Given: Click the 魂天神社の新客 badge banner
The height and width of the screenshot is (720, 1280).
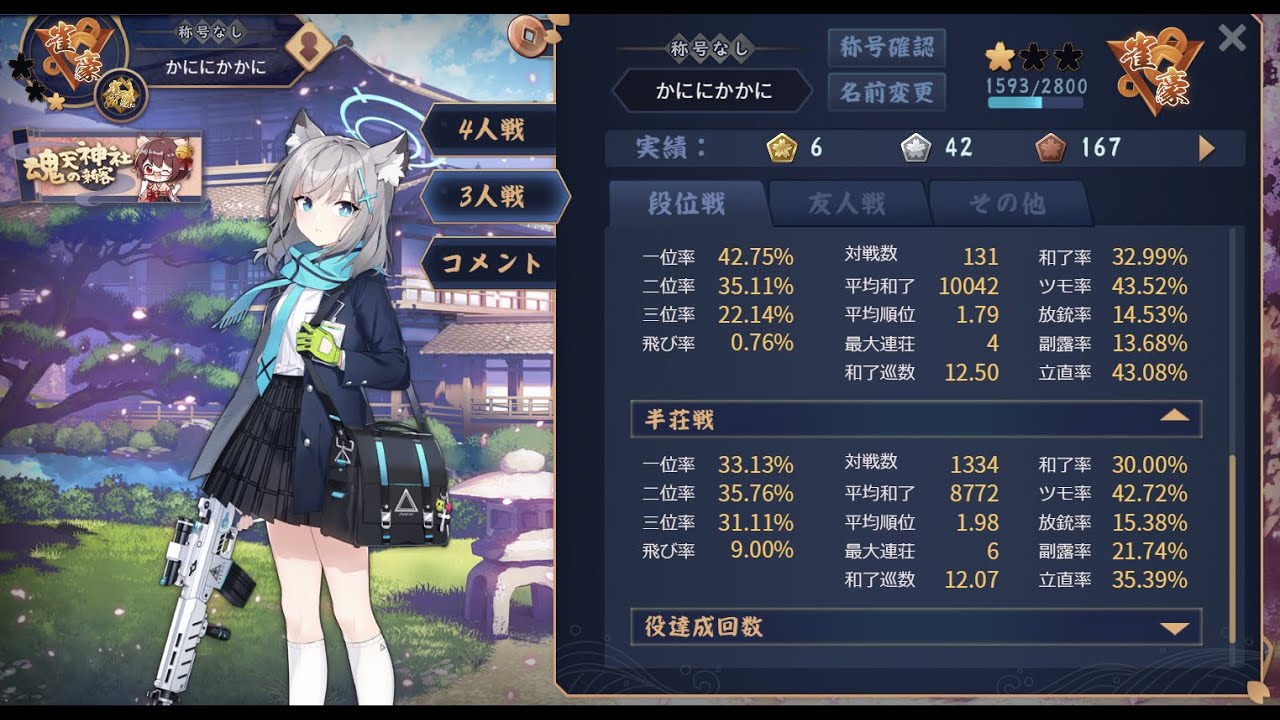Looking at the screenshot, I should [108, 166].
